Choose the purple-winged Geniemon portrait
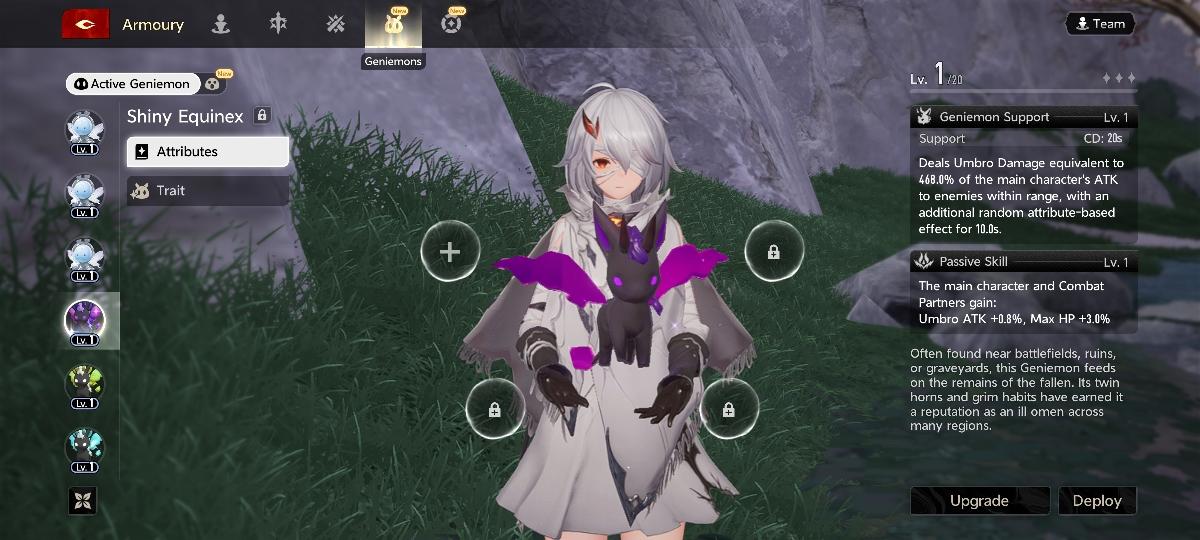This screenshot has height=540, width=1200. pos(84,319)
